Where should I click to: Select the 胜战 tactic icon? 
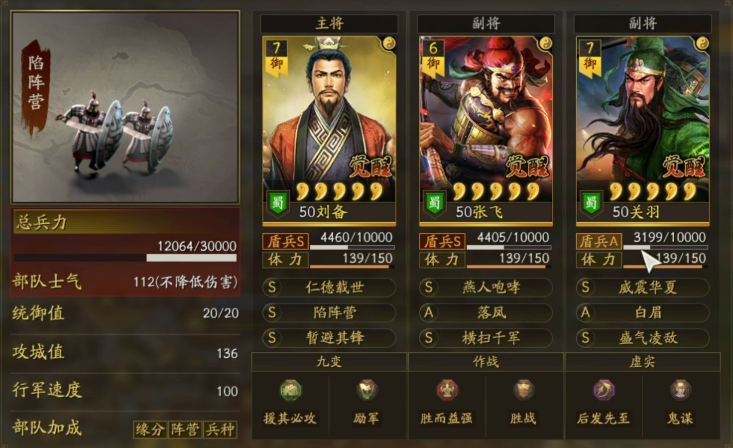524,398
